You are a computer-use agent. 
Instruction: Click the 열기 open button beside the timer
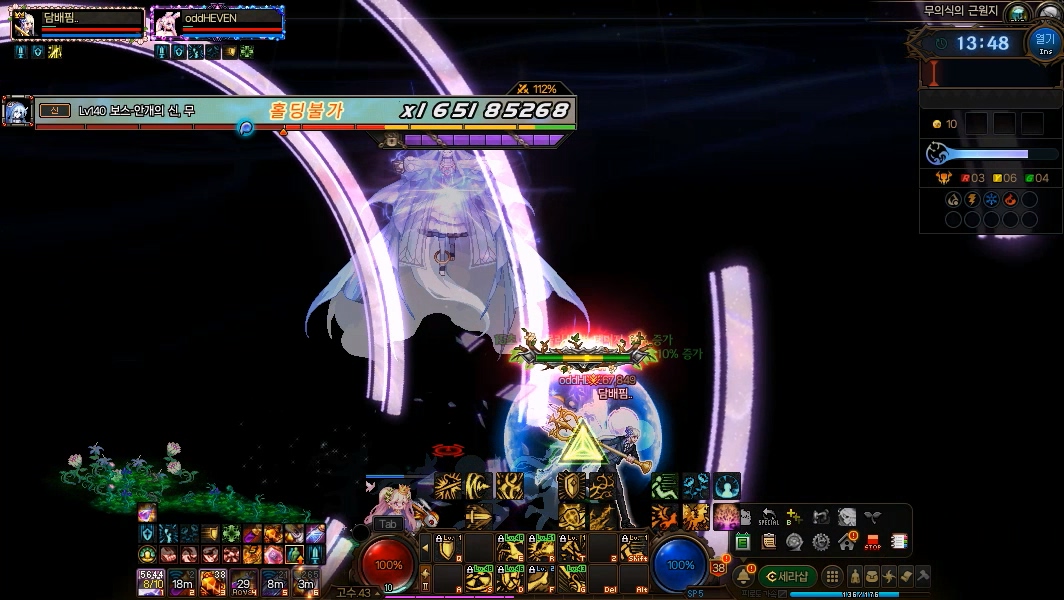click(1044, 42)
